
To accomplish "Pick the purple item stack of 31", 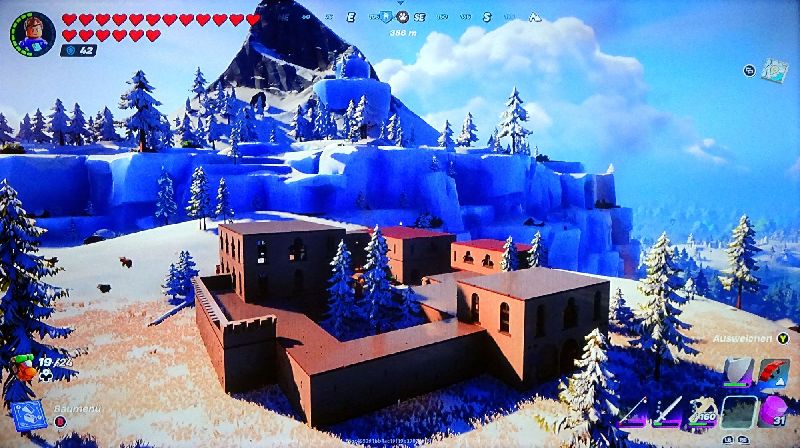I will click(x=773, y=411).
